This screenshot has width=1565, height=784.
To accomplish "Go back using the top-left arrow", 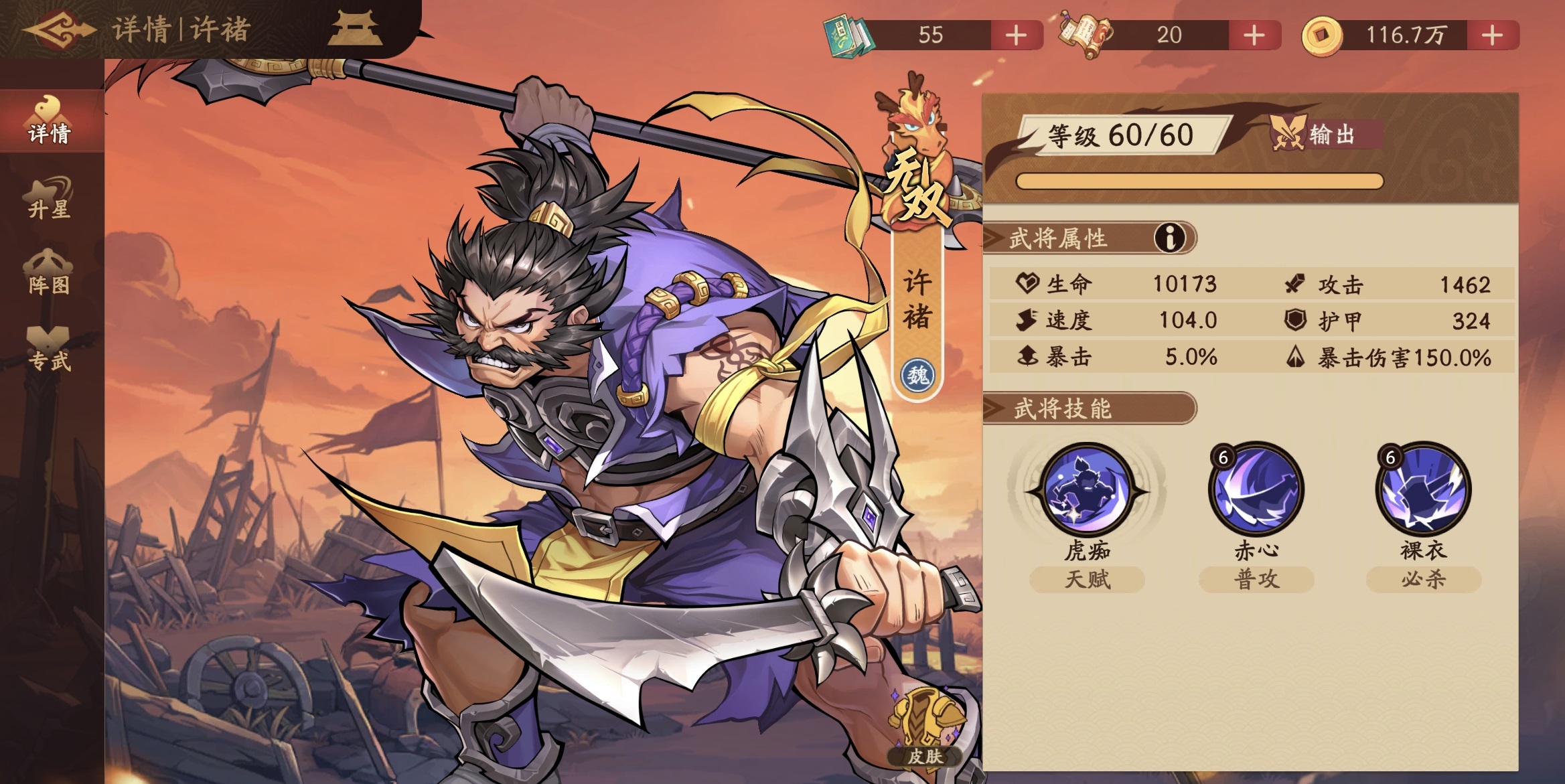I will tap(59, 29).
